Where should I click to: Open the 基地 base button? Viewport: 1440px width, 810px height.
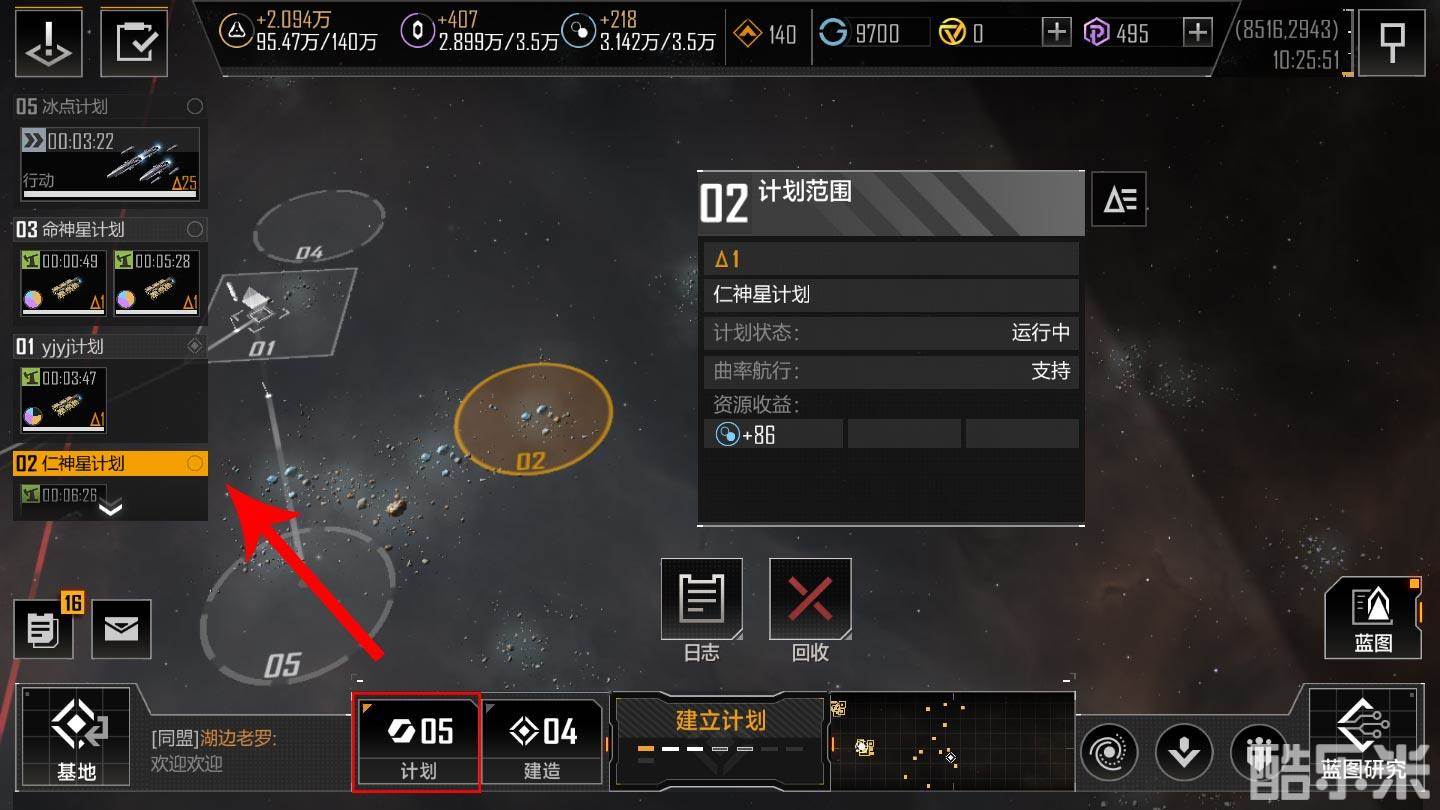coord(76,737)
